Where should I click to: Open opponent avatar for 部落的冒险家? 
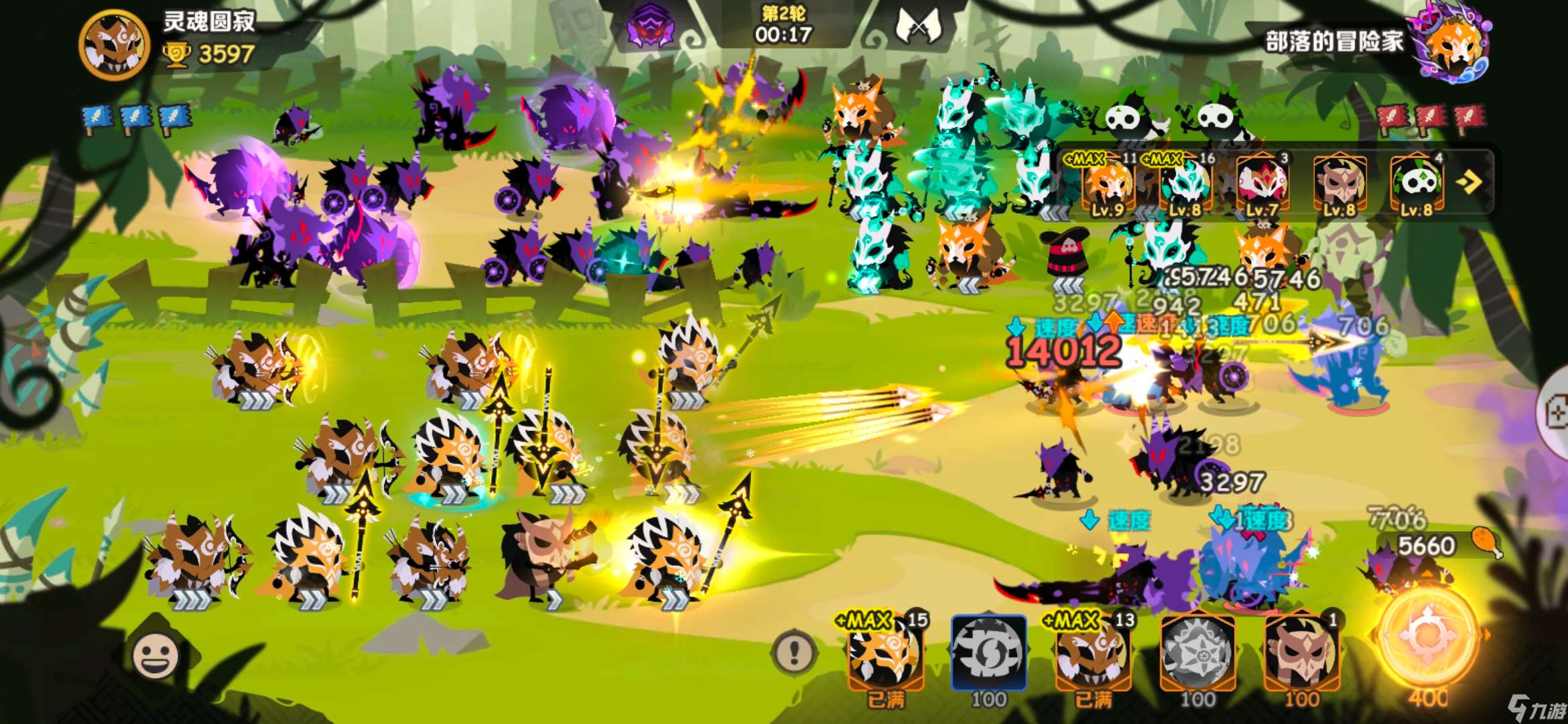[1454, 42]
